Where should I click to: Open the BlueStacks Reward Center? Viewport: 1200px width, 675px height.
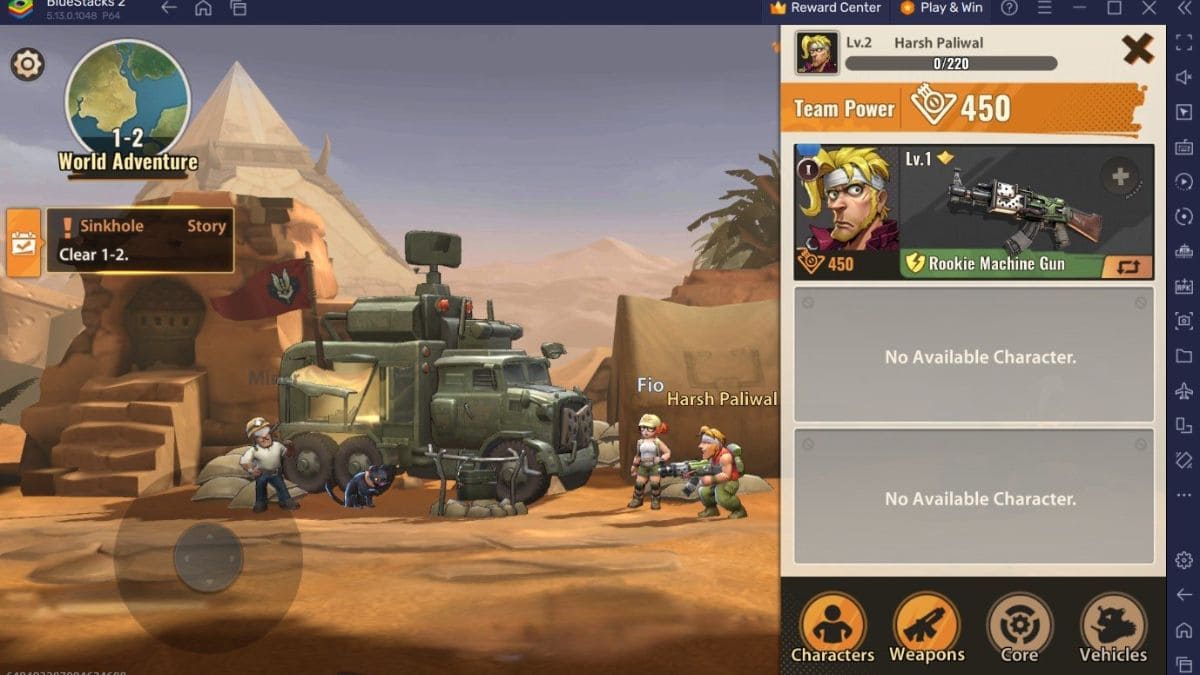[826, 8]
